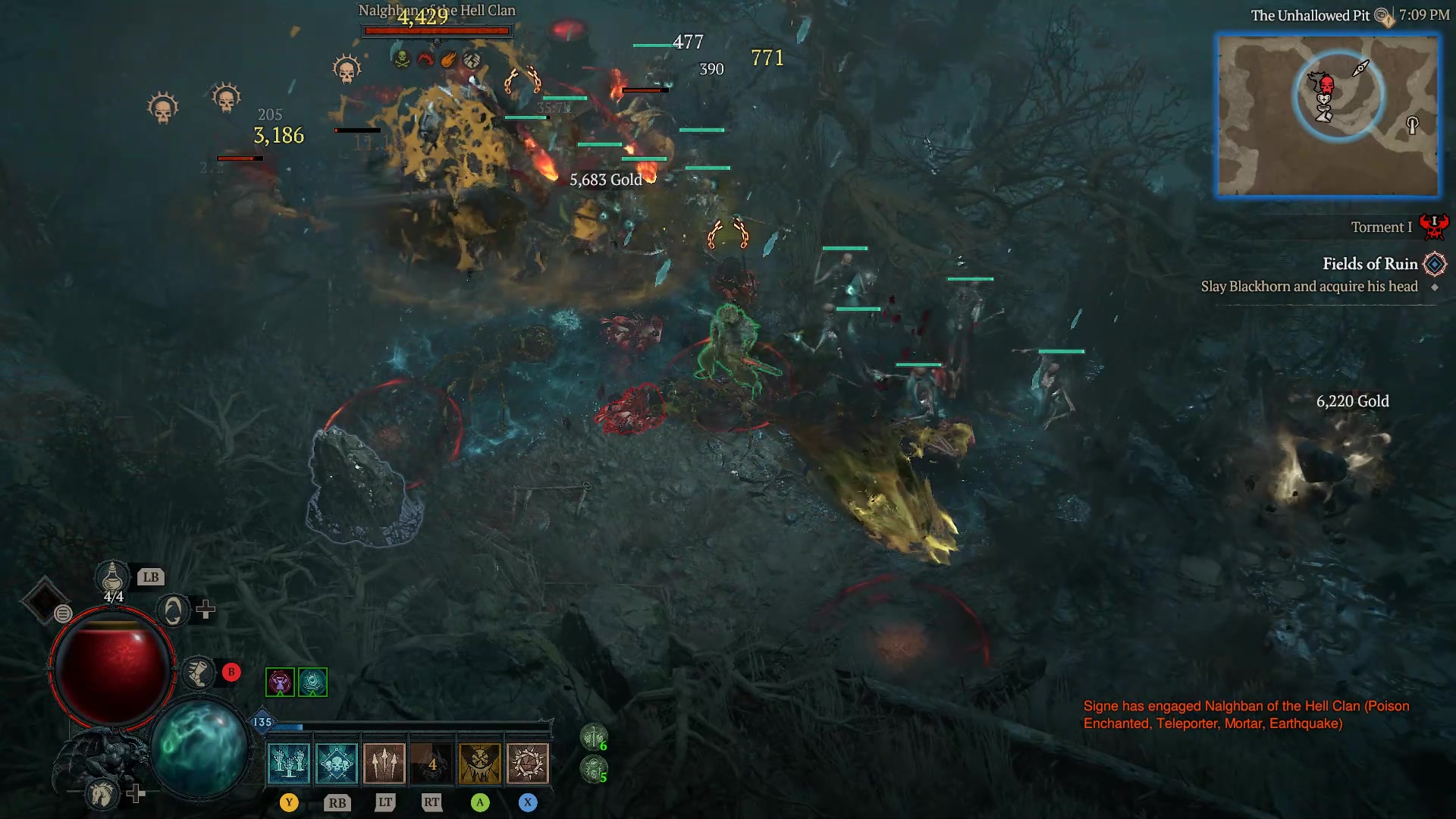Click the purple hourglass buff icon
1456x819 pixels.
click(x=279, y=682)
